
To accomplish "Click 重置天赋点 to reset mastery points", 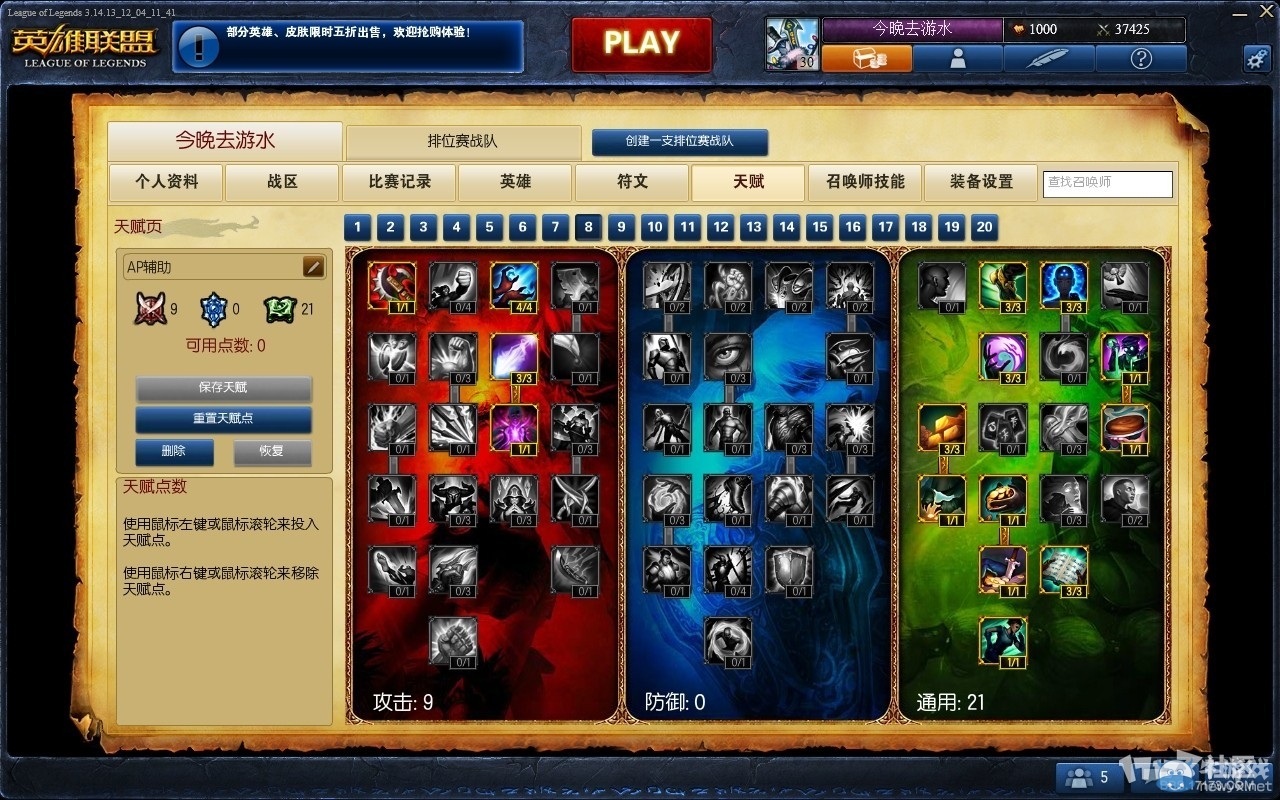I will [223, 420].
